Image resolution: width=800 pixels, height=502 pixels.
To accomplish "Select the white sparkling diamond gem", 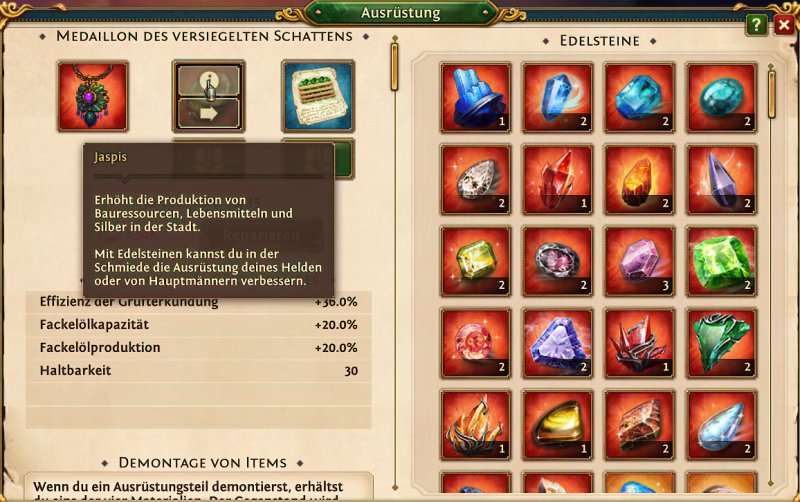I will (x=475, y=180).
